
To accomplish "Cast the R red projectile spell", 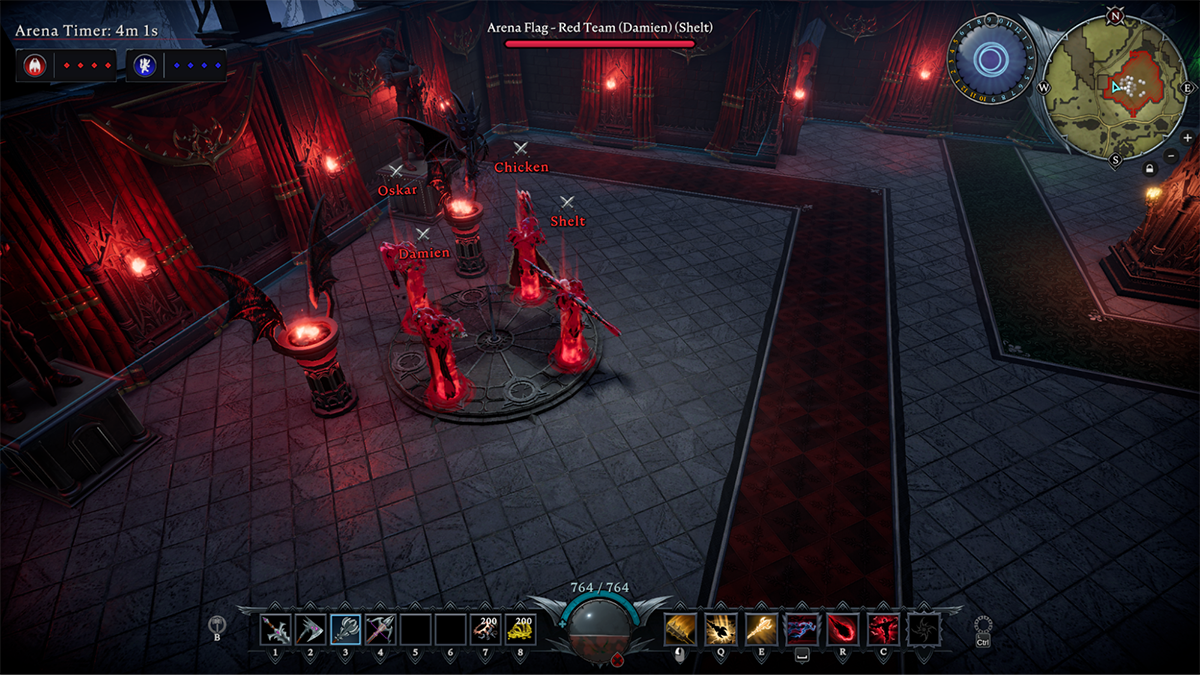I will (x=843, y=629).
